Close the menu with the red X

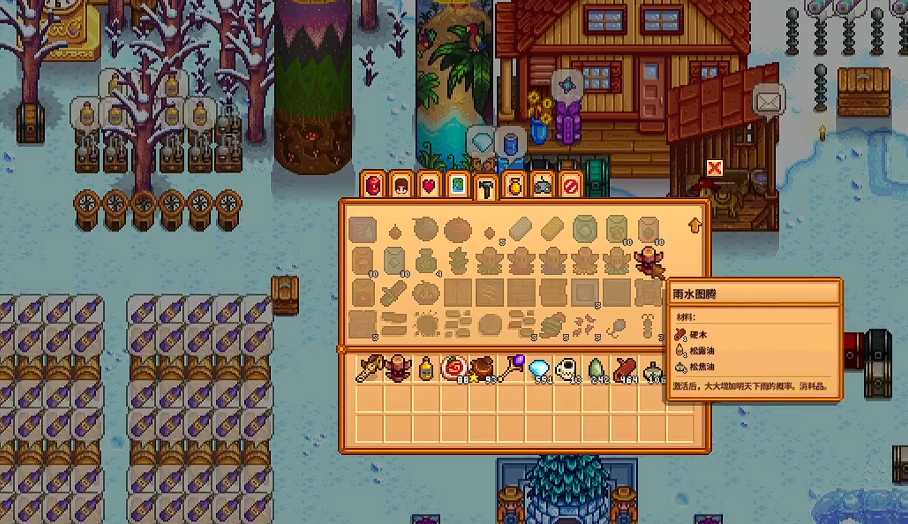coord(714,167)
